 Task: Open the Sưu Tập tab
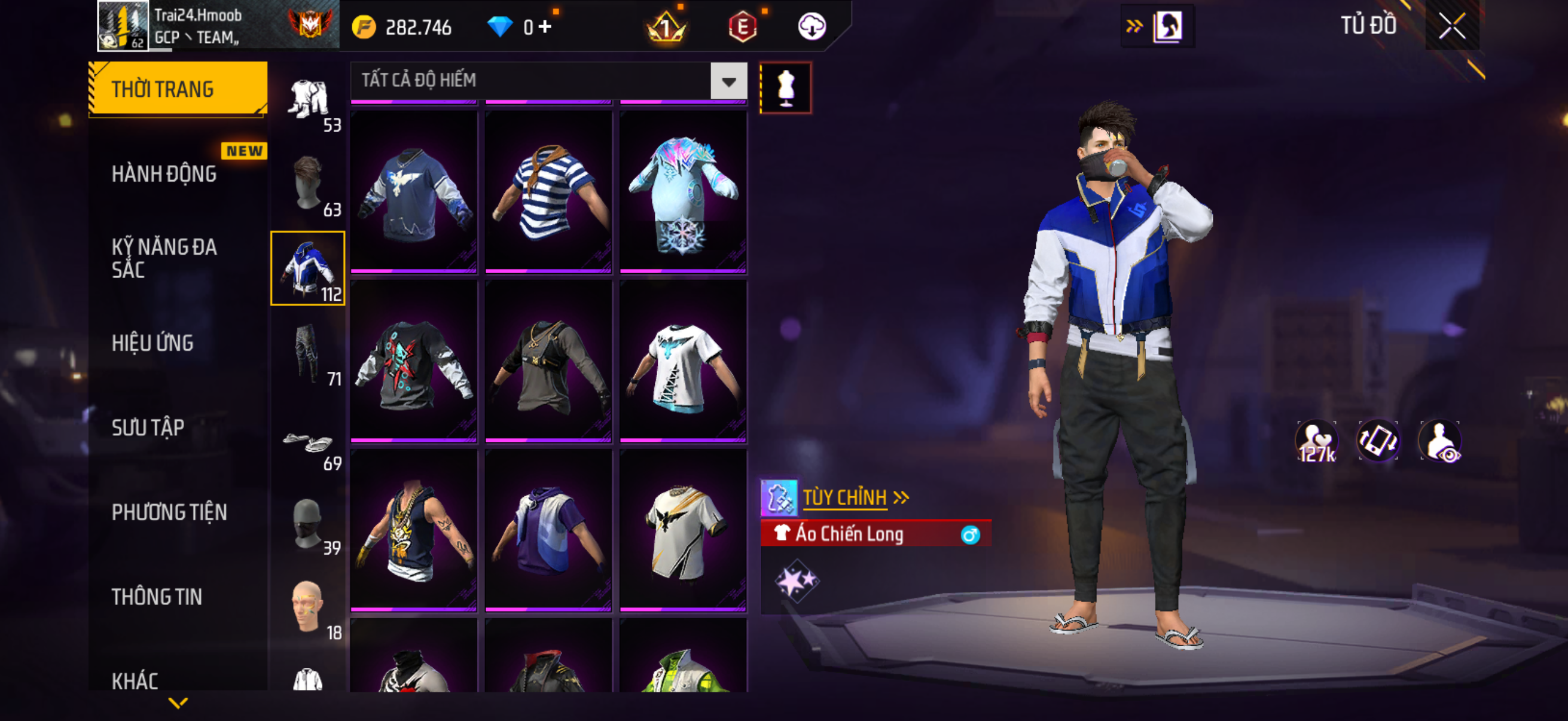pos(148,427)
